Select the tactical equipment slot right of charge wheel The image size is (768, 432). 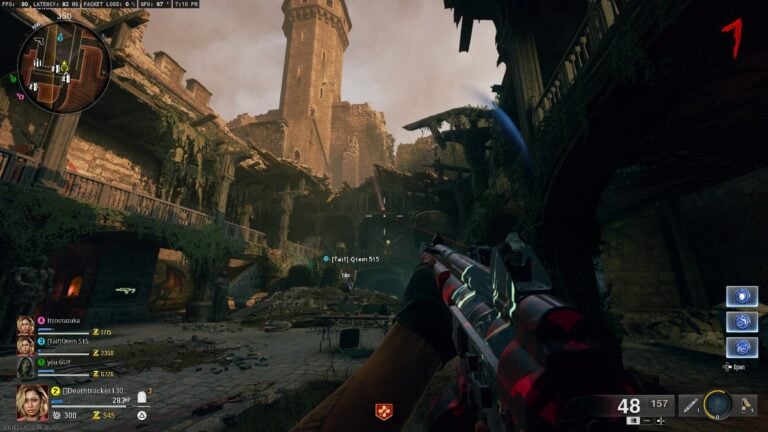(x=745, y=404)
